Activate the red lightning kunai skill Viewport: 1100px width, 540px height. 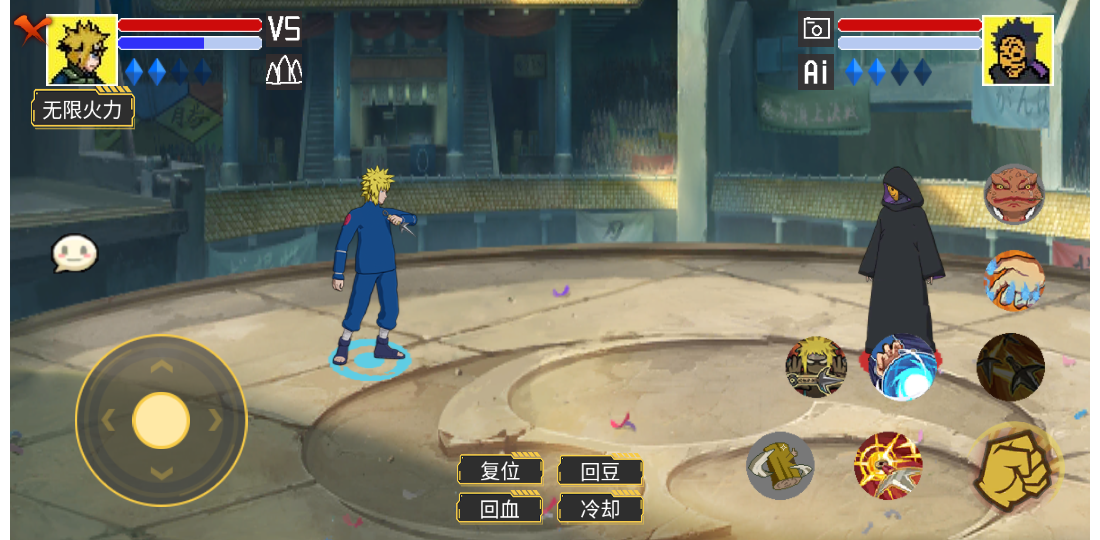[888, 466]
